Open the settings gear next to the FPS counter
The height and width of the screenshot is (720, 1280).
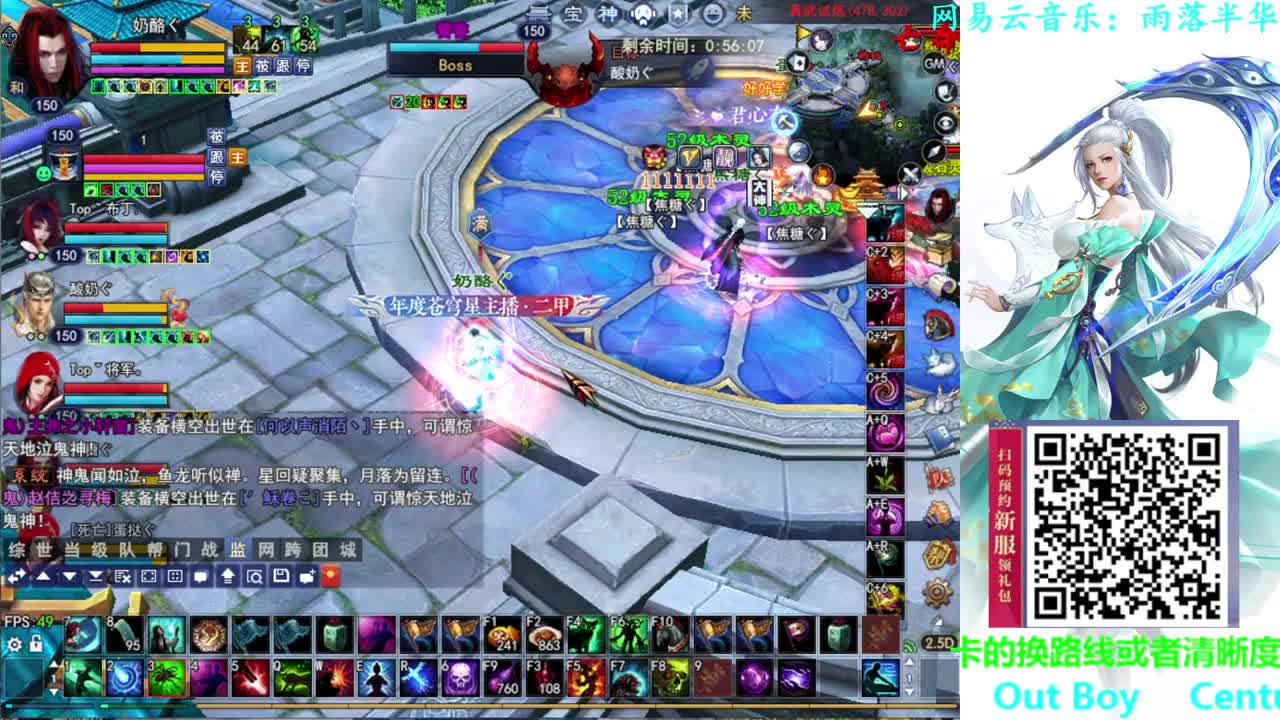(14, 645)
